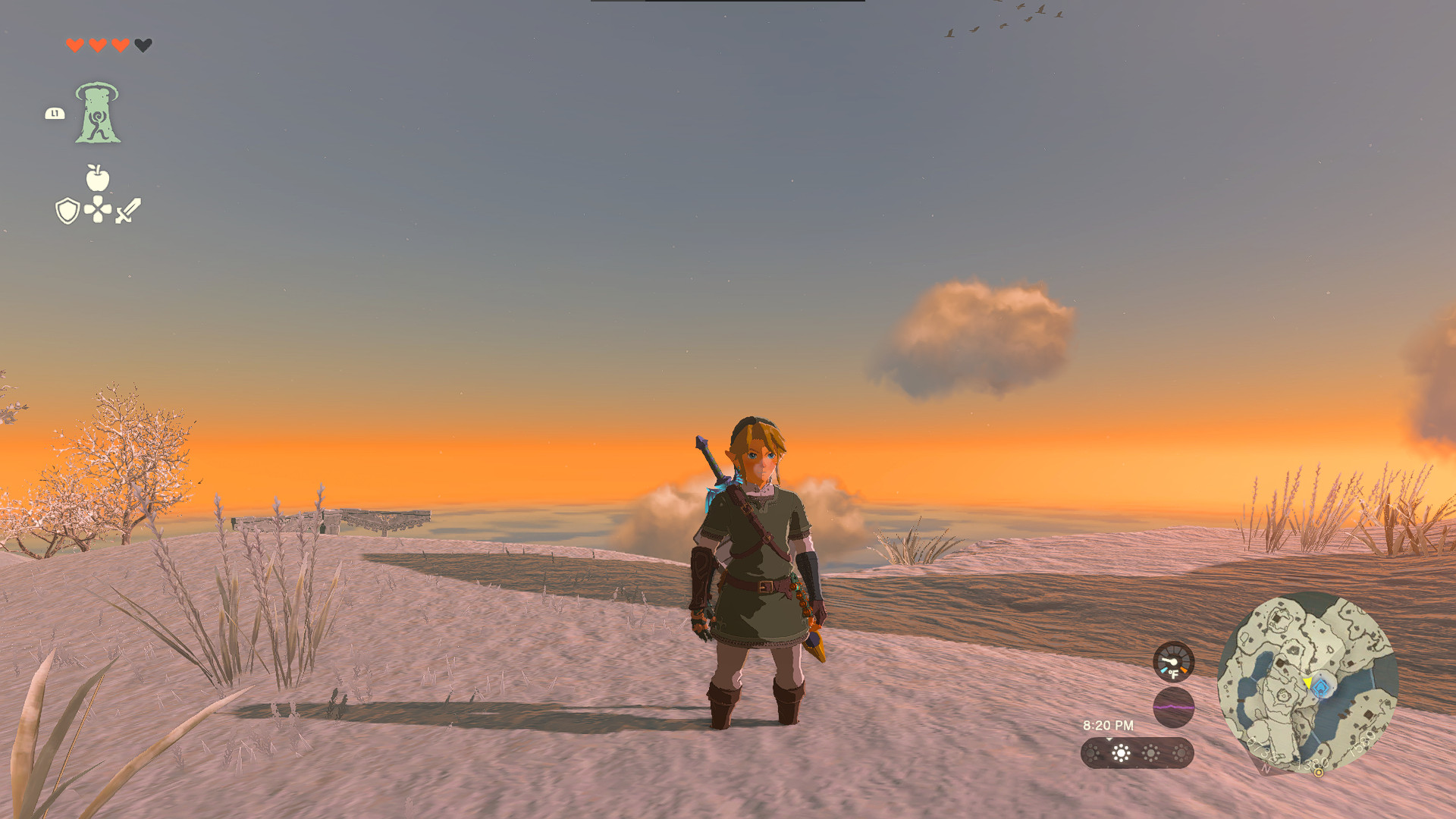Toggle the first dim weather forecast icon
The height and width of the screenshot is (819, 1456).
(x=1091, y=753)
